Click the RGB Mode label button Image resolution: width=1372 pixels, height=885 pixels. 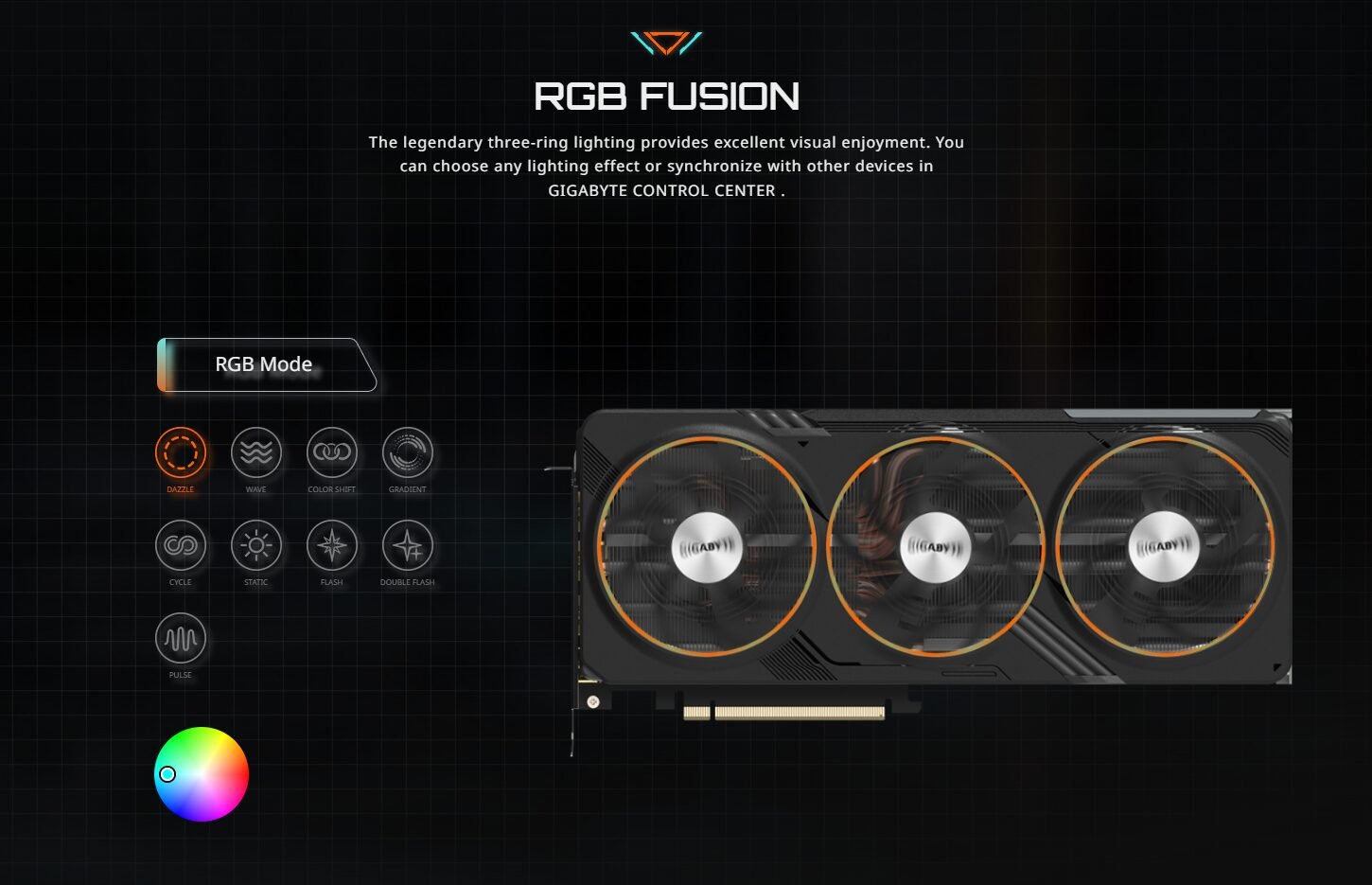265,364
